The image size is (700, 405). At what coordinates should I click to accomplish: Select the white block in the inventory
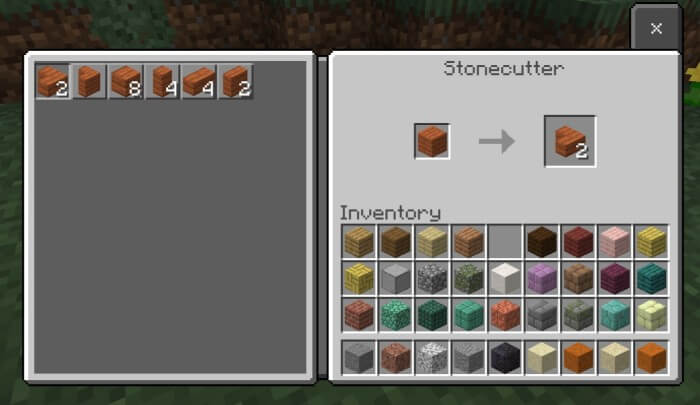(x=505, y=278)
